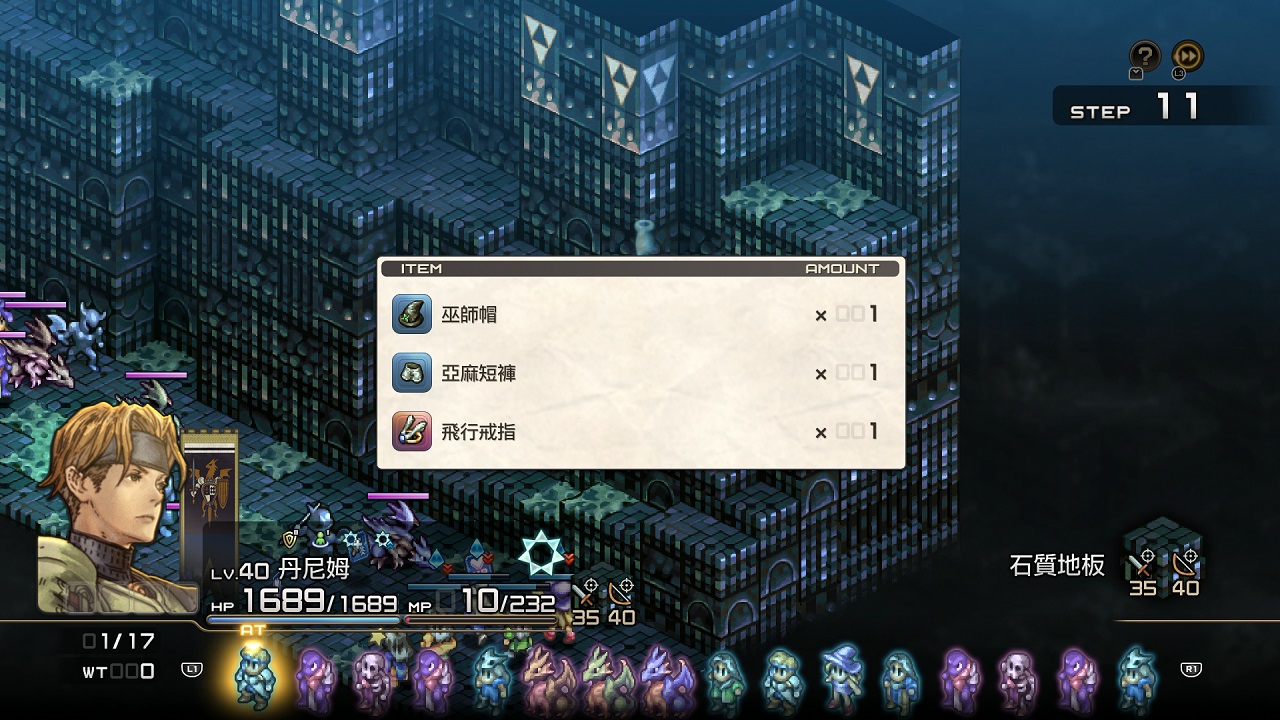Select the green-haired unit in turn order
Viewport: 1280px width, 720px height.
click(724, 679)
